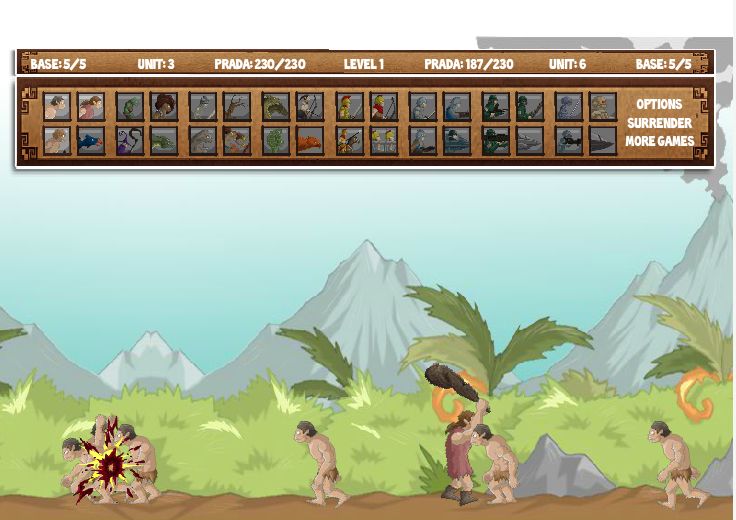Pick the twin blonde soldiers unit

tap(384, 141)
